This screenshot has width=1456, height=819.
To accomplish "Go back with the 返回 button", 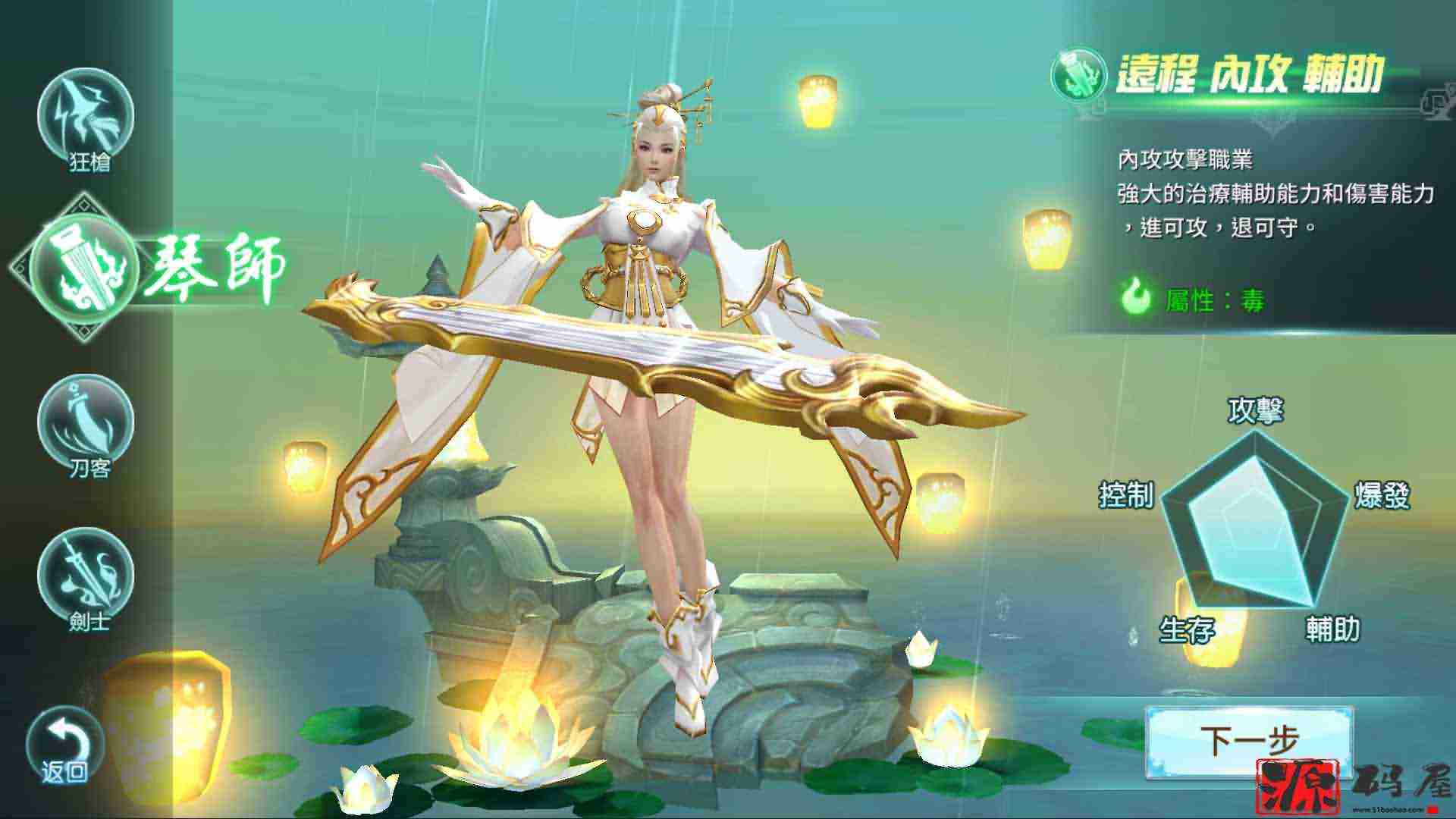I will coord(64,746).
